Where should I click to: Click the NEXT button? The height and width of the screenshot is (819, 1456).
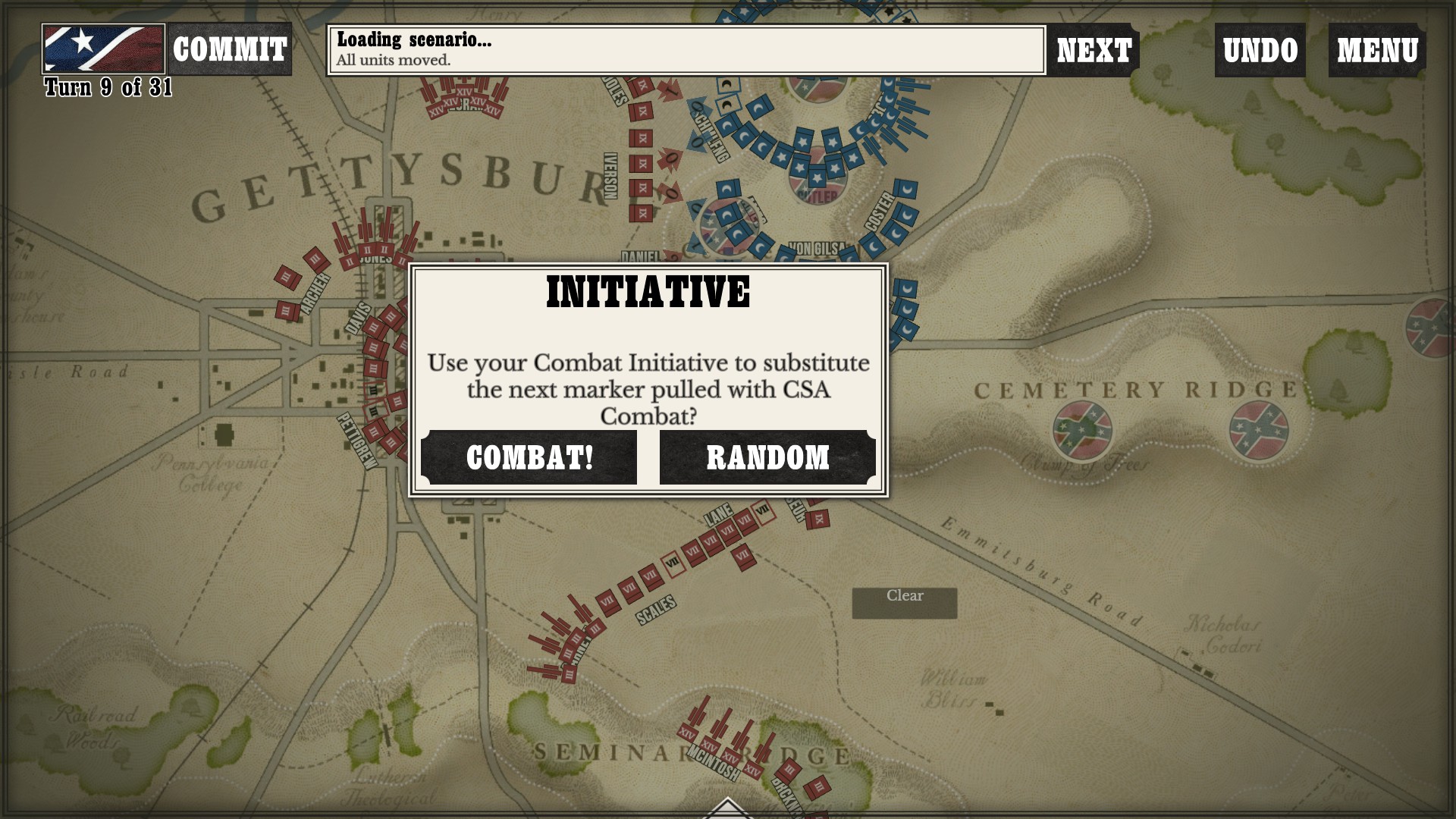coord(1094,50)
